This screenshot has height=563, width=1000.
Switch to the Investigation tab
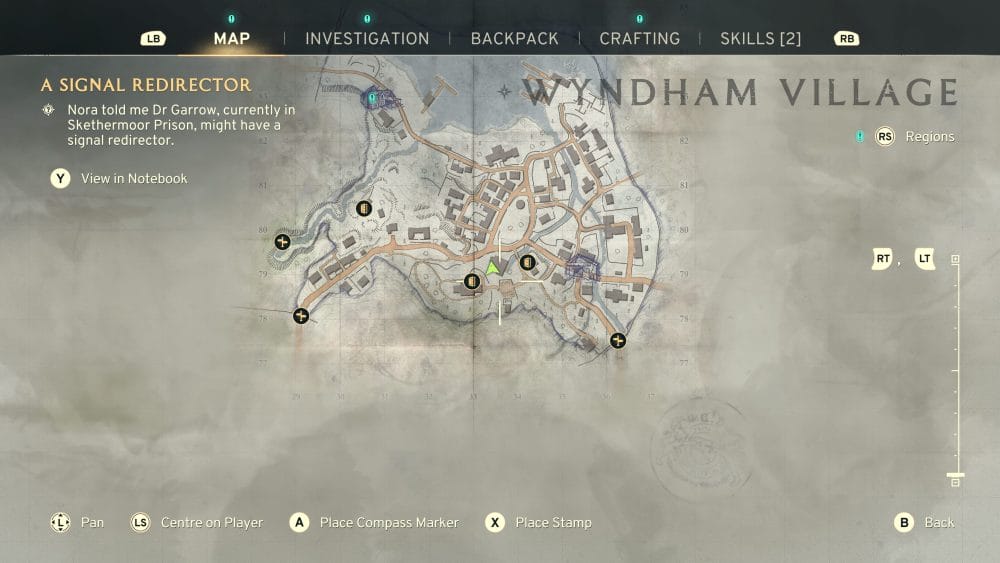tap(367, 39)
